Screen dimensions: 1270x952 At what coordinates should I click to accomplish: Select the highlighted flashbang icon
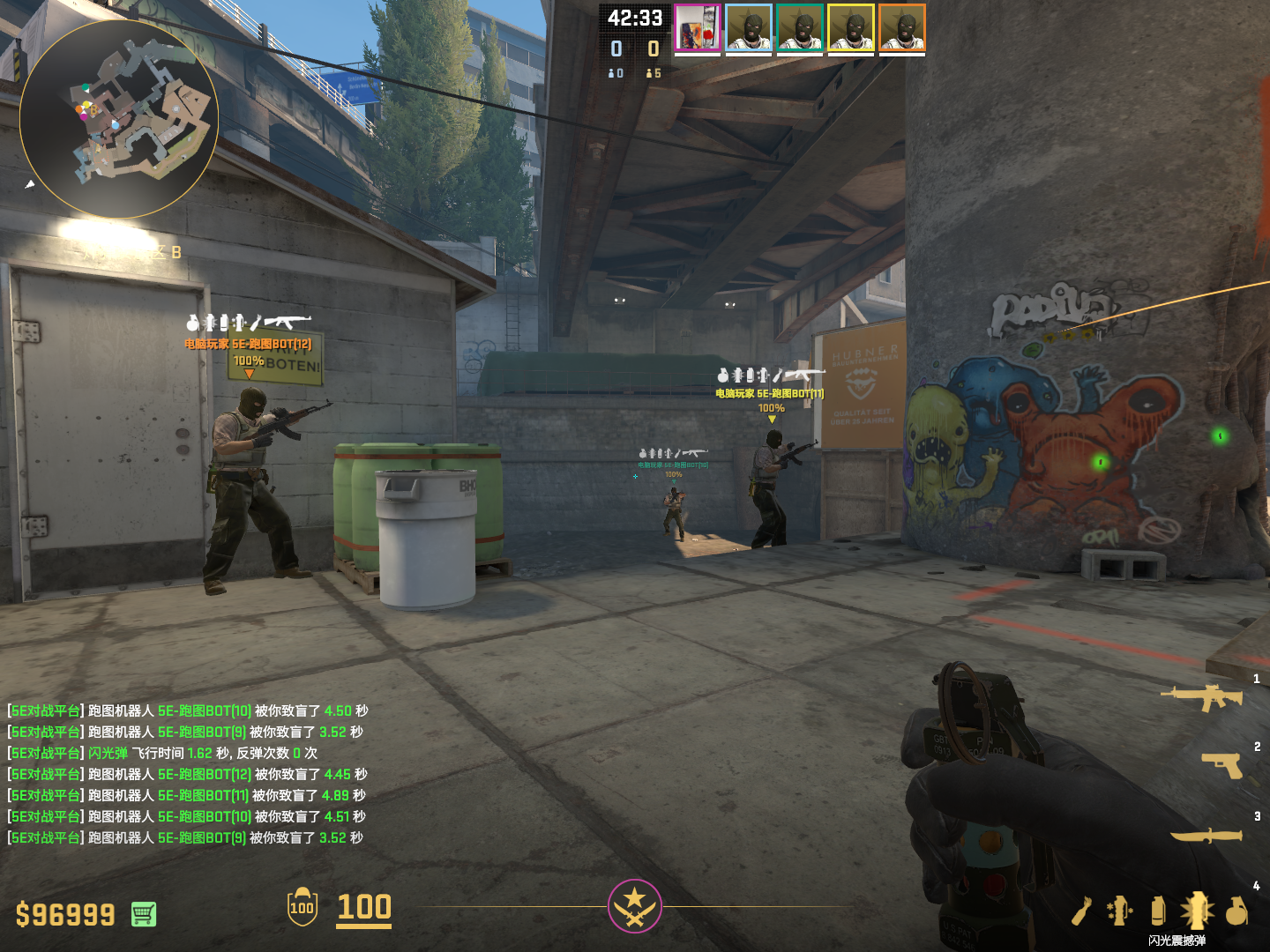(x=1197, y=911)
